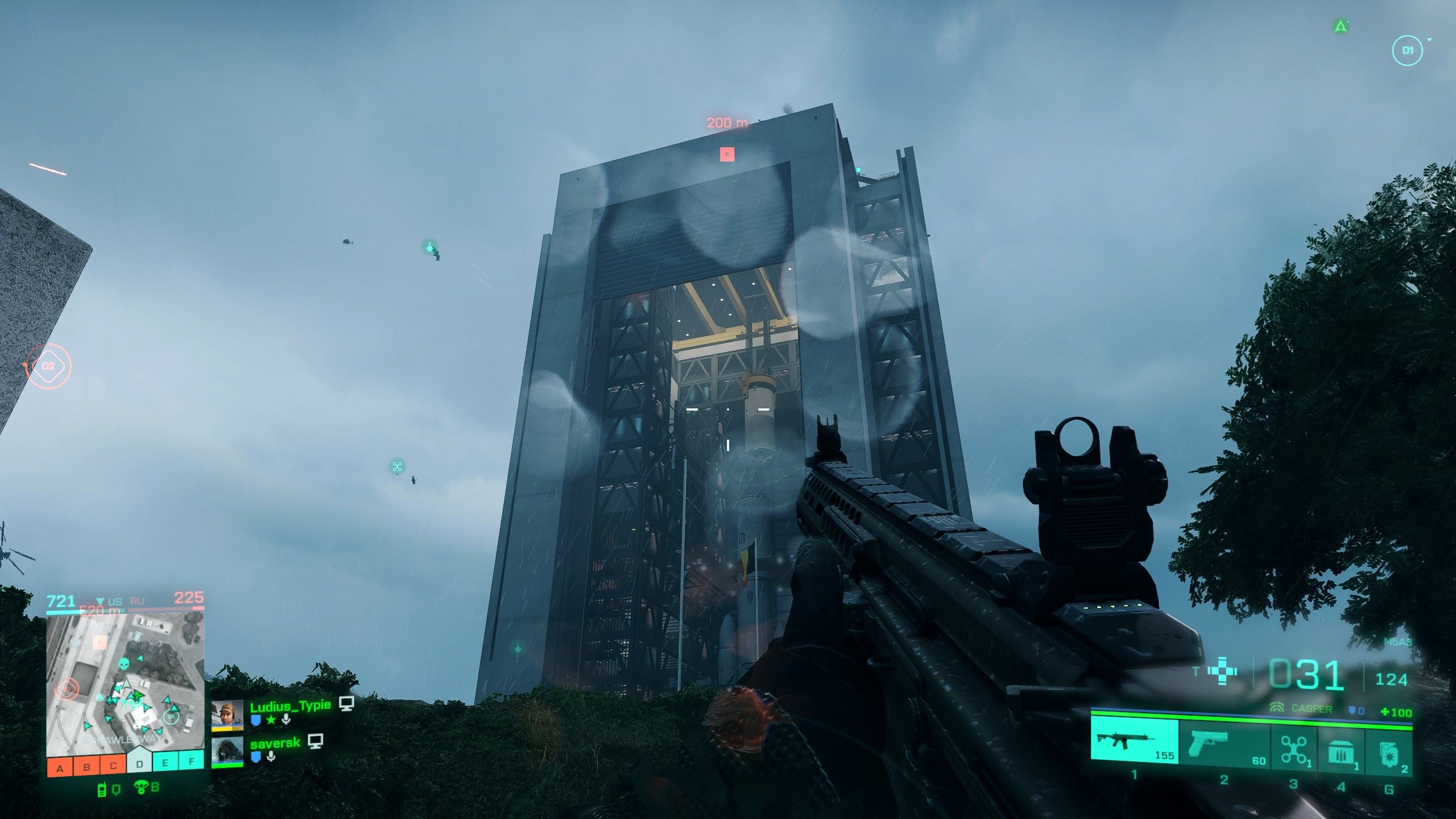Select objective B flag indicator
The height and width of the screenshot is (819, 1456).
click(86, 766)
